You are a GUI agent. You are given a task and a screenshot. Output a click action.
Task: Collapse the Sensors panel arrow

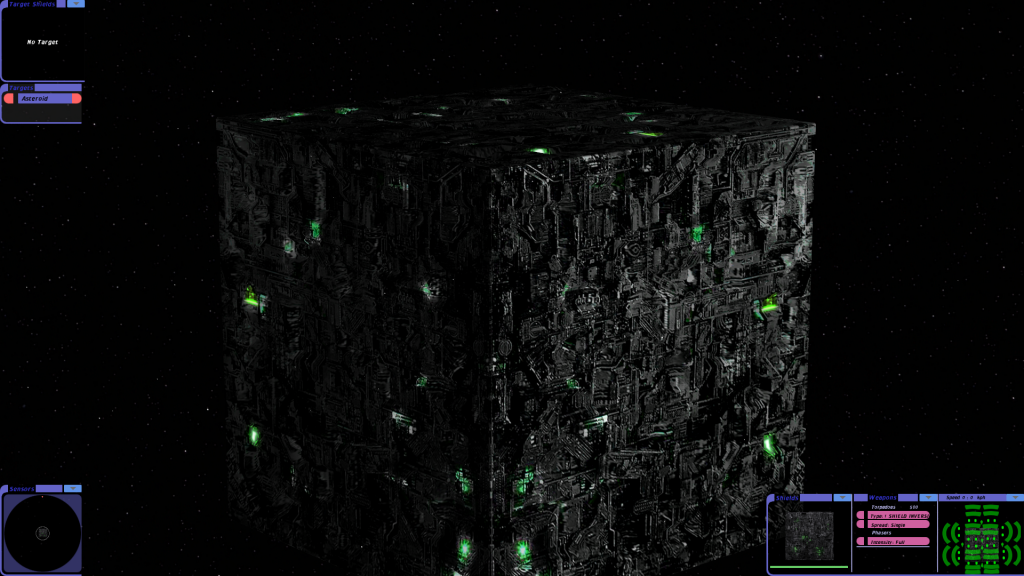(x=73, y=489)
